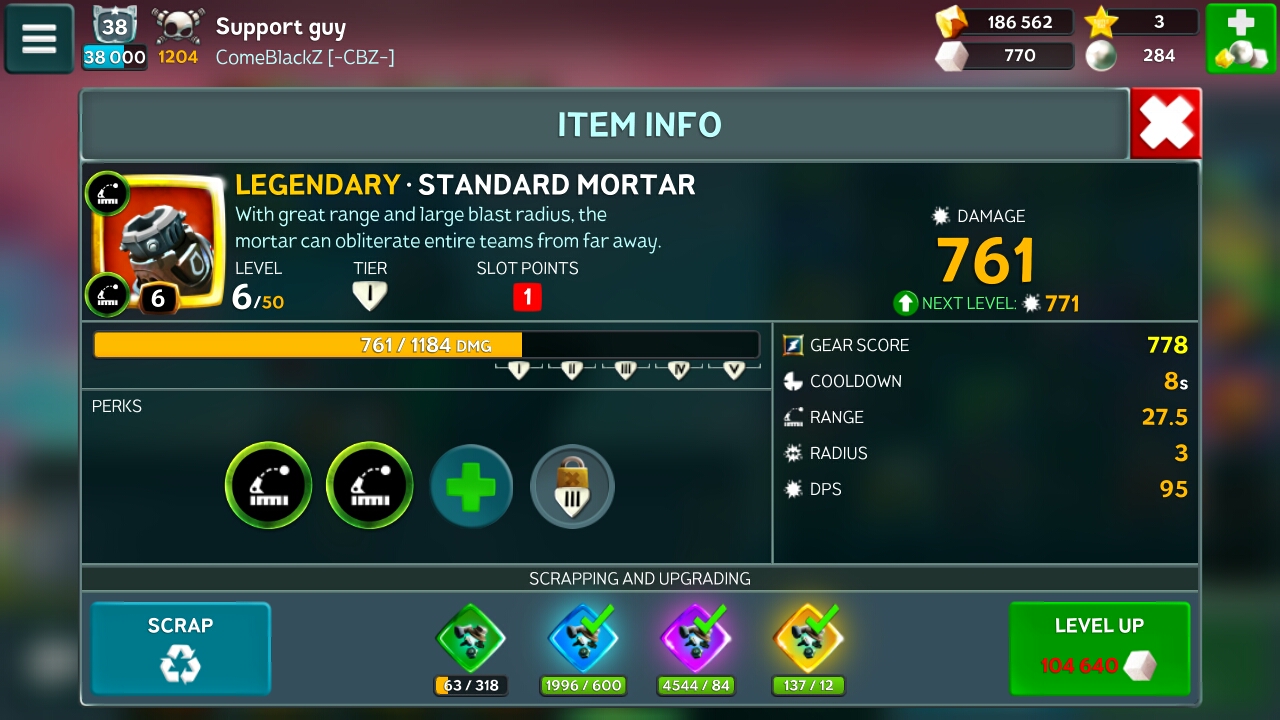Screen dimensions: 1280x720
Task: Add a perk with the green plus slot
Action: [471, 487]
